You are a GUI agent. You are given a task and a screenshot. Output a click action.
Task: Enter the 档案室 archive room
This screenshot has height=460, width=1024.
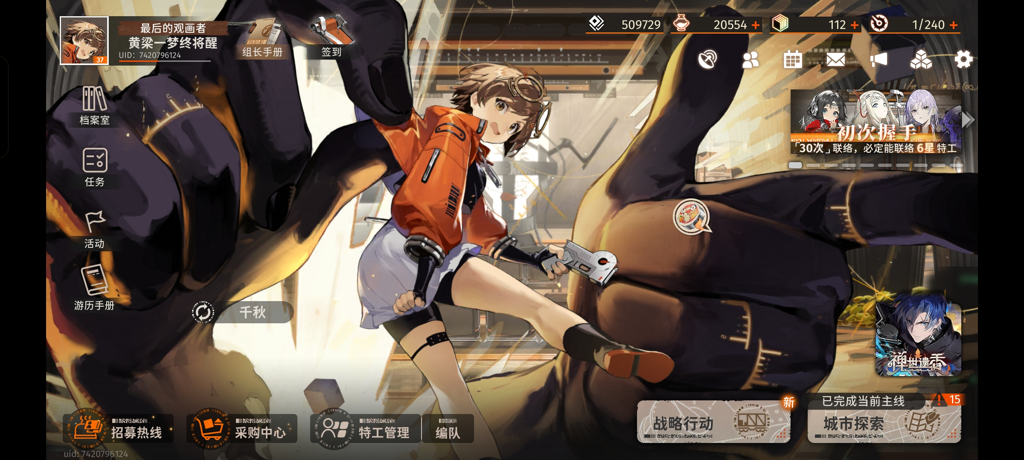pyautogui.click(x=95, y=106)
